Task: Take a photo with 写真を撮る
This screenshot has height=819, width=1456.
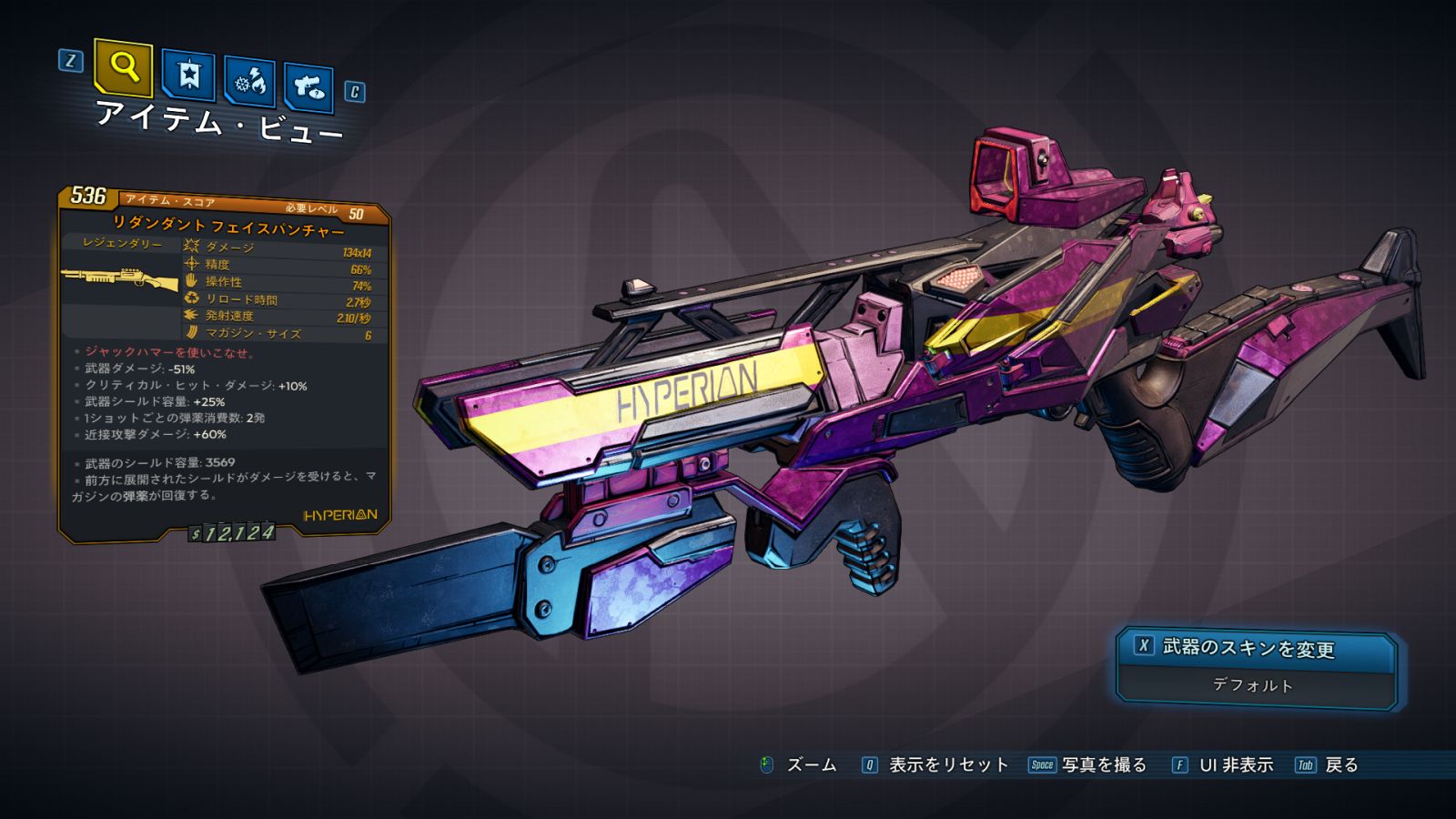Action: (1103, 765)
